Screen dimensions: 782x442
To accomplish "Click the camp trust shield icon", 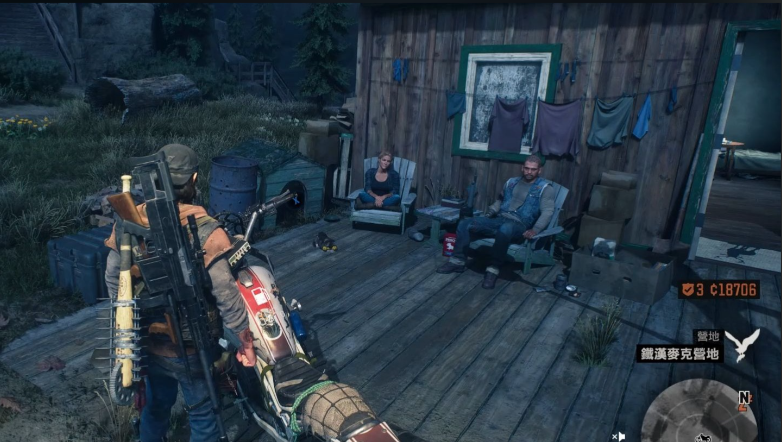I will [x=689, y=290].
